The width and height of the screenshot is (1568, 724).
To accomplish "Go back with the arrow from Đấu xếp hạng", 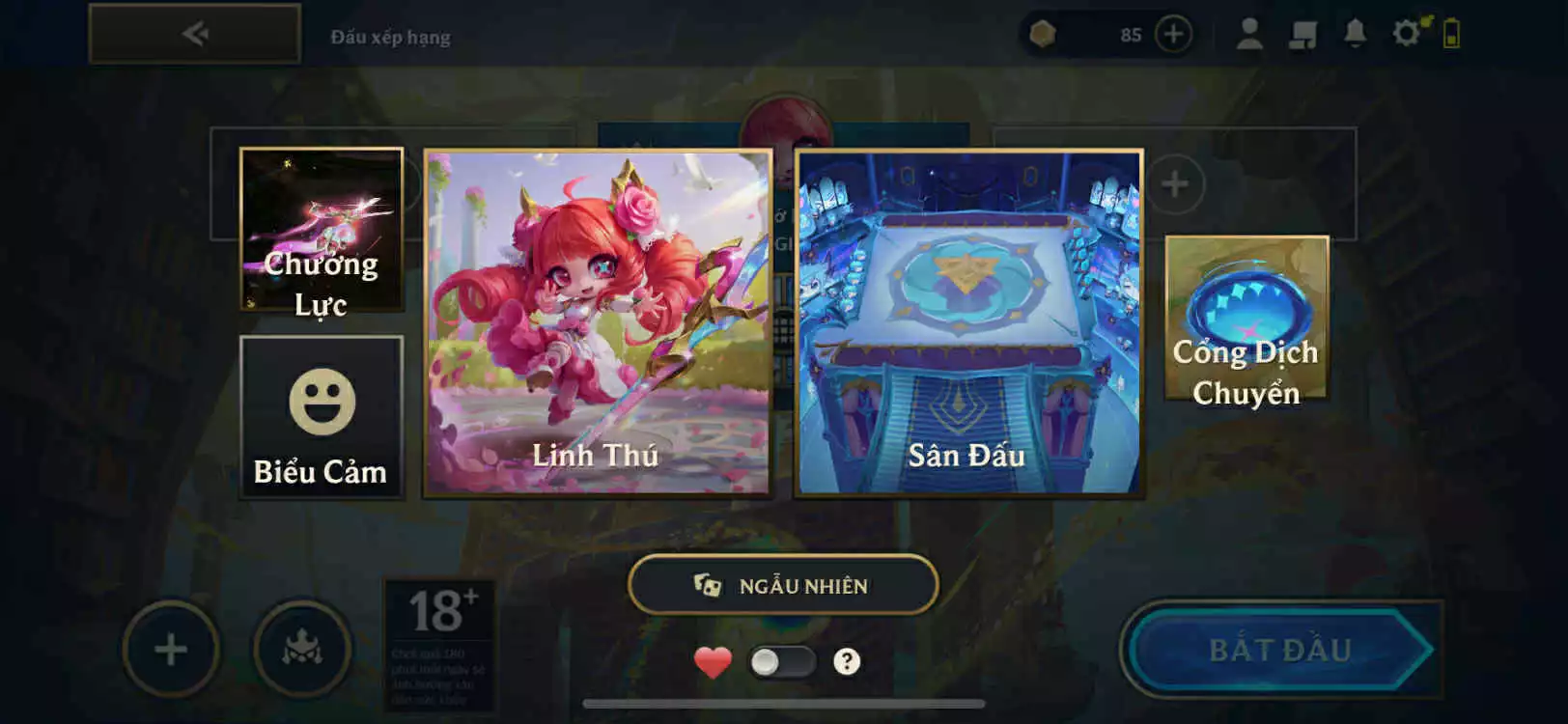I will click(x=194, y=32).
